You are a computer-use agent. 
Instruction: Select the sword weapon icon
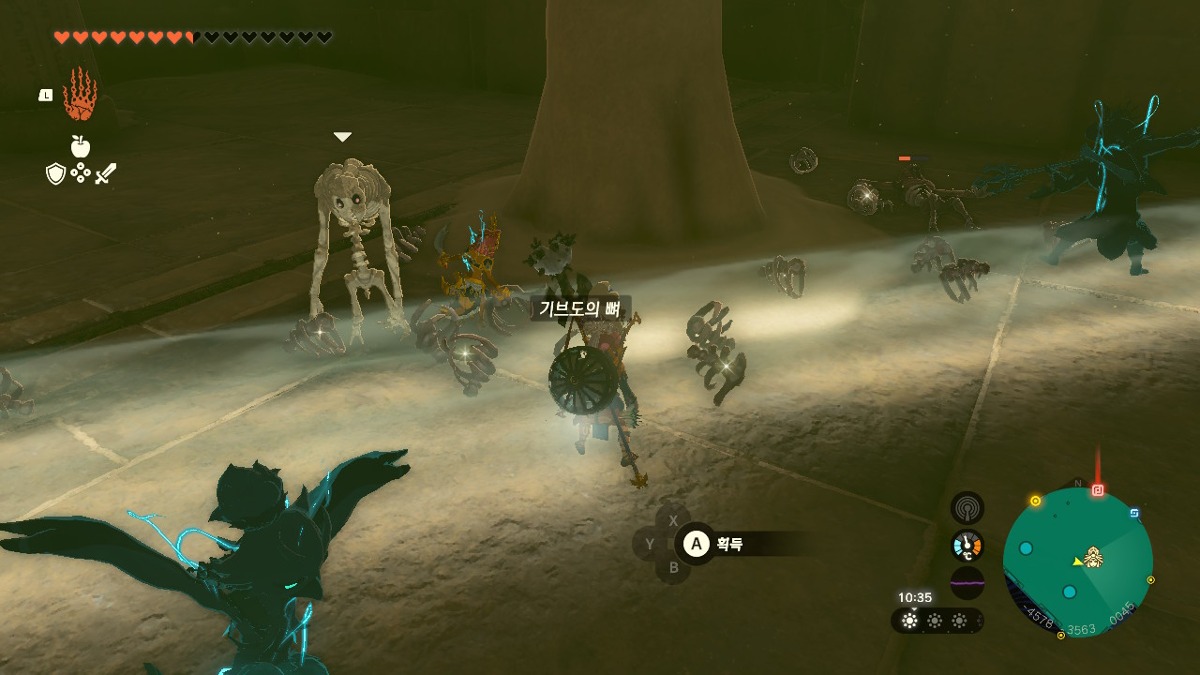pyautogui.click(x=106, y=174)
